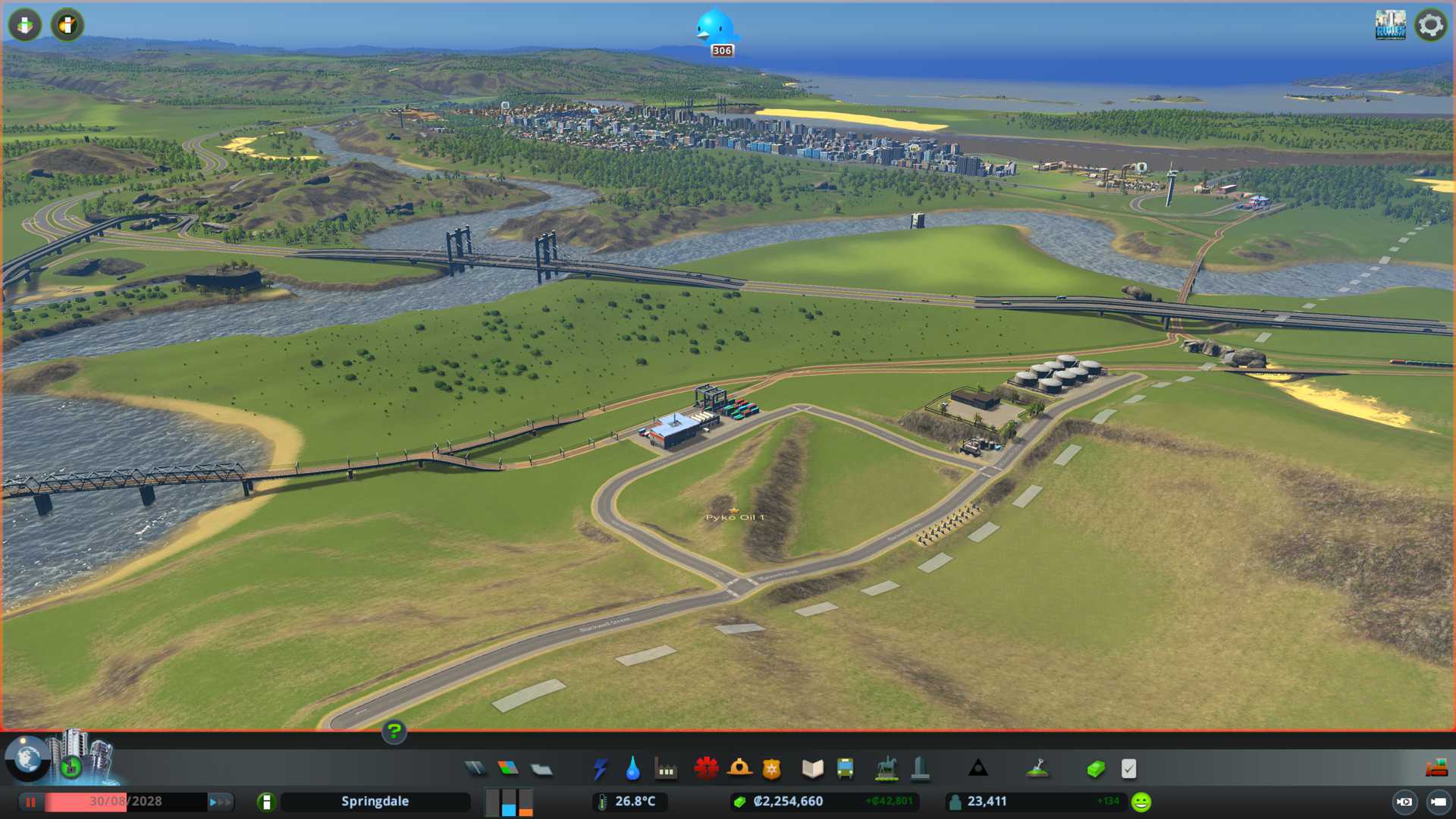Open the Zoning tool

pos(508,769)
